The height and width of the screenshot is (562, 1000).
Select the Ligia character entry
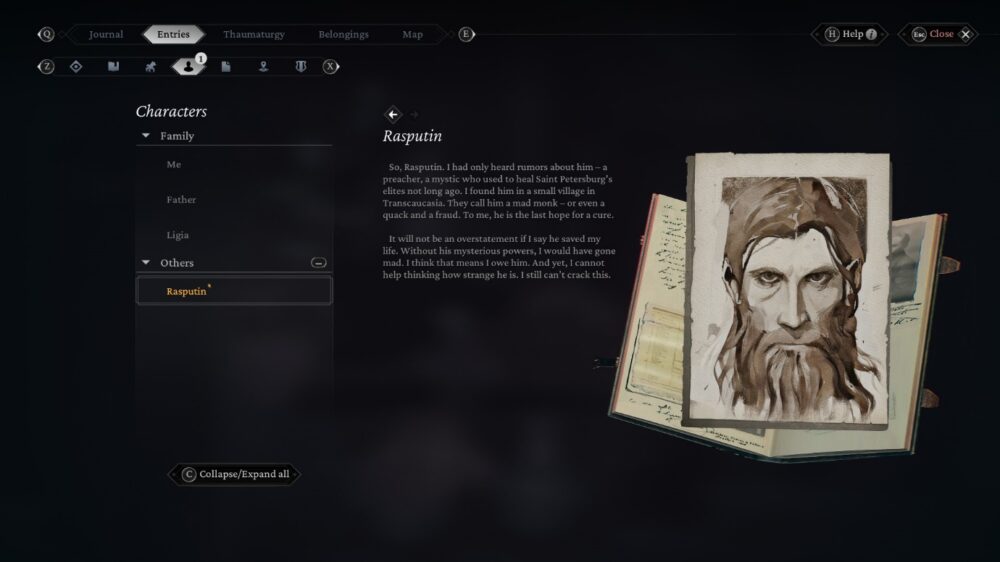177,235
